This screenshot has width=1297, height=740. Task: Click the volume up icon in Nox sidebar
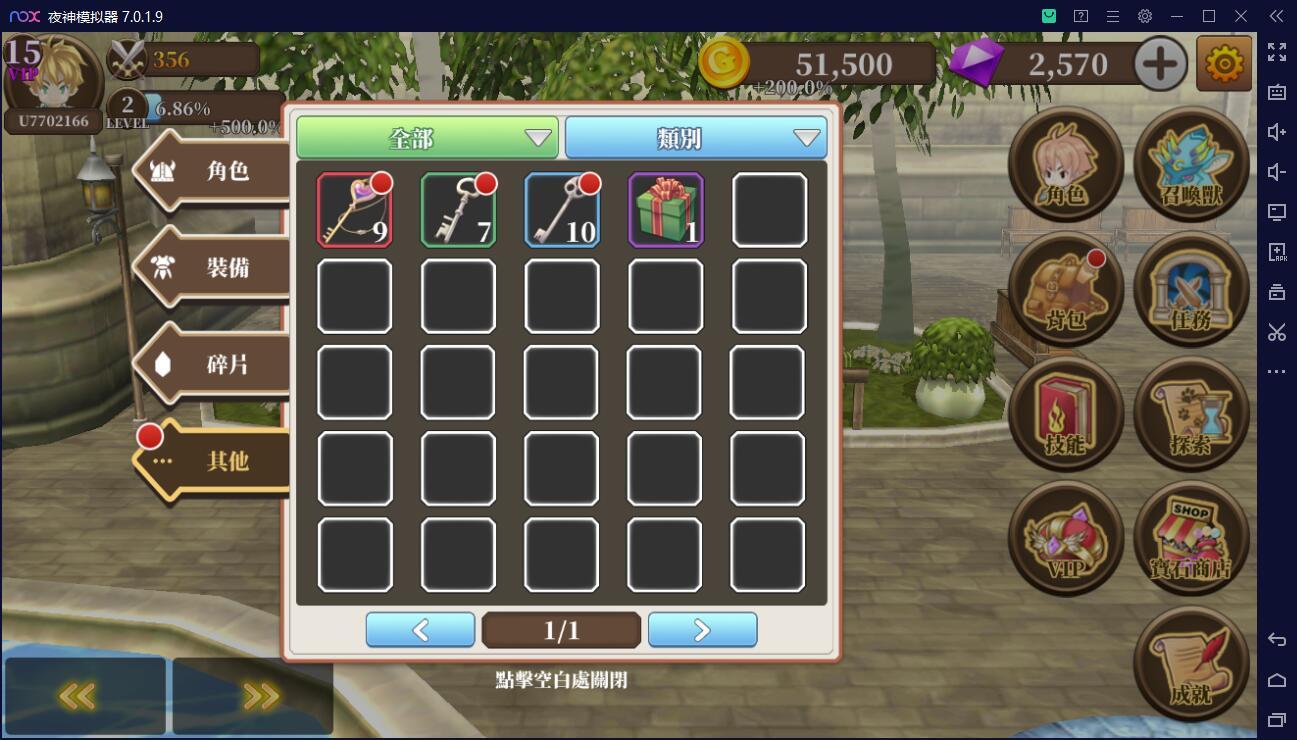click(1277, 131)
